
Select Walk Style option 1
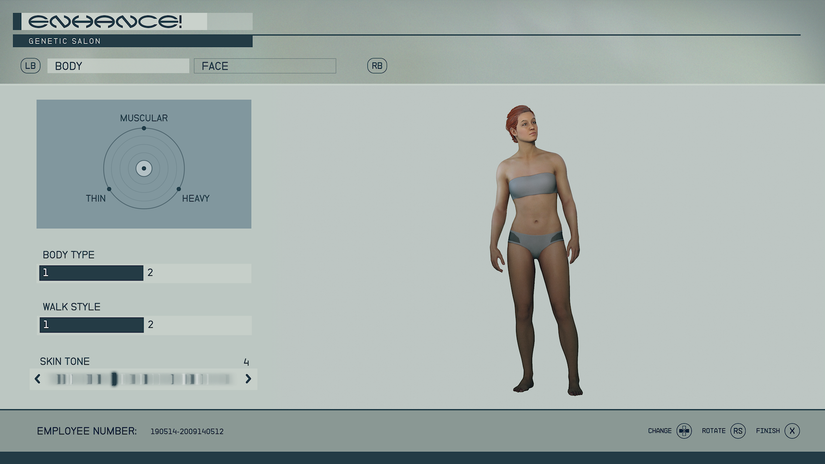click(92, 325)
